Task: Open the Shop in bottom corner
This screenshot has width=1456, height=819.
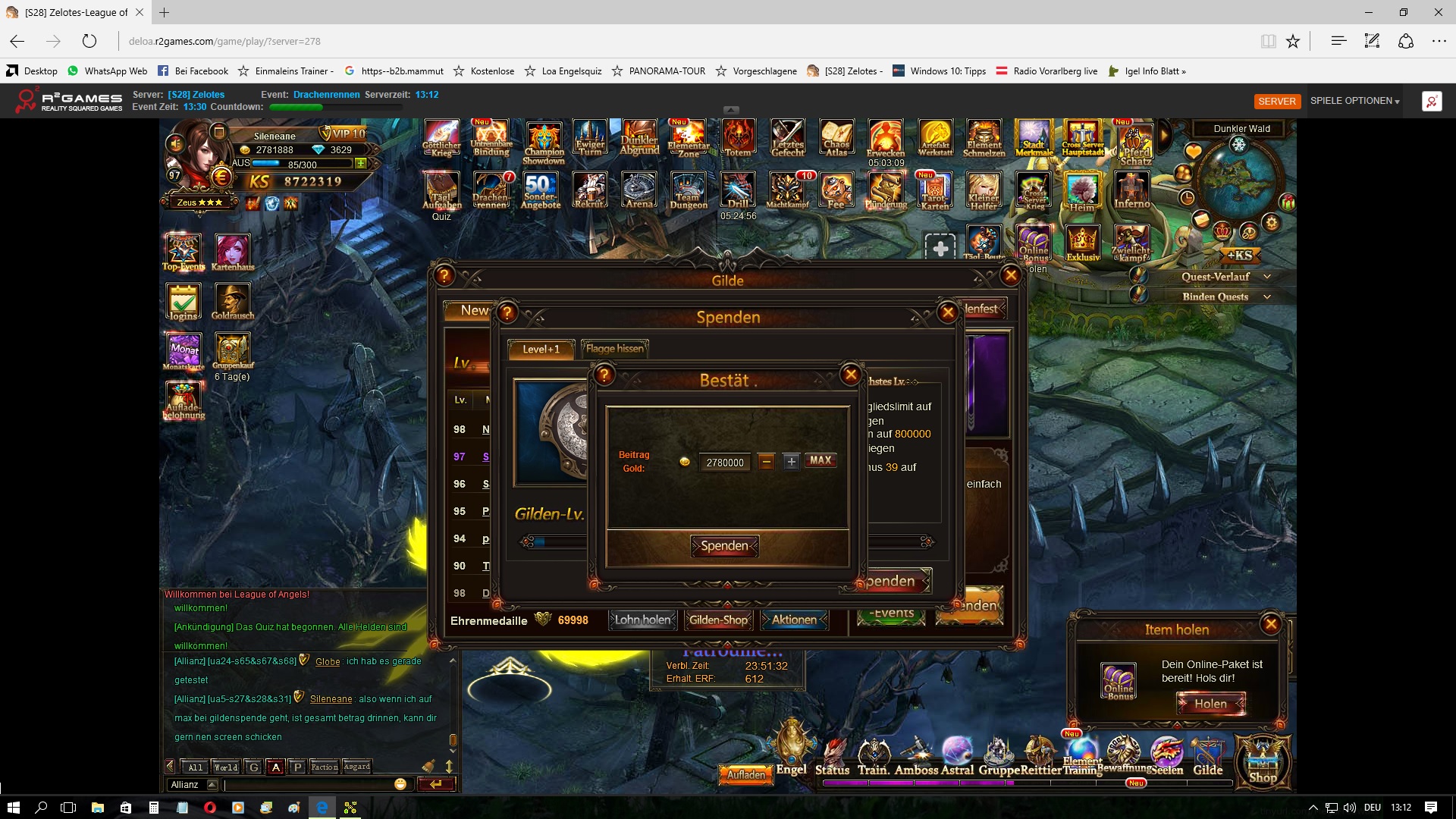Action: pyautogui.click(x=1263, y=762)
